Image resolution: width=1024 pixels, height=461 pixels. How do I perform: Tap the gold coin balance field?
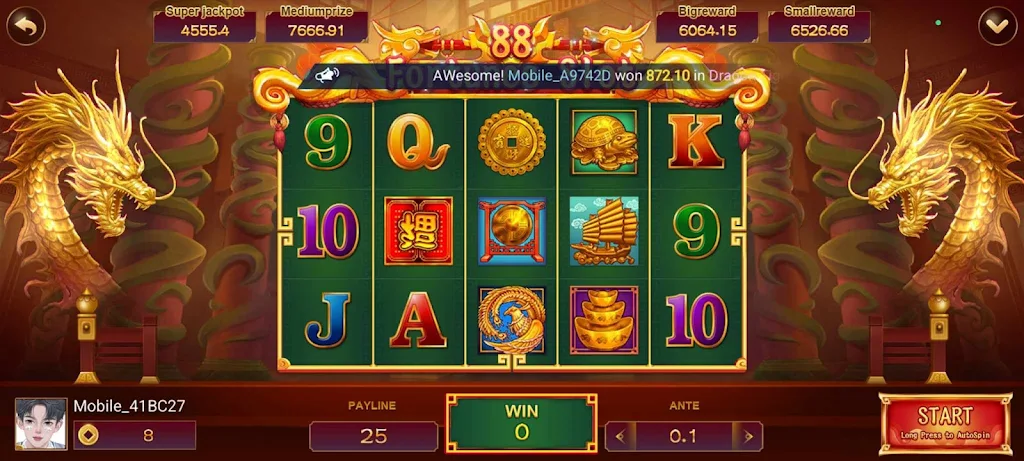pos(134,435)
